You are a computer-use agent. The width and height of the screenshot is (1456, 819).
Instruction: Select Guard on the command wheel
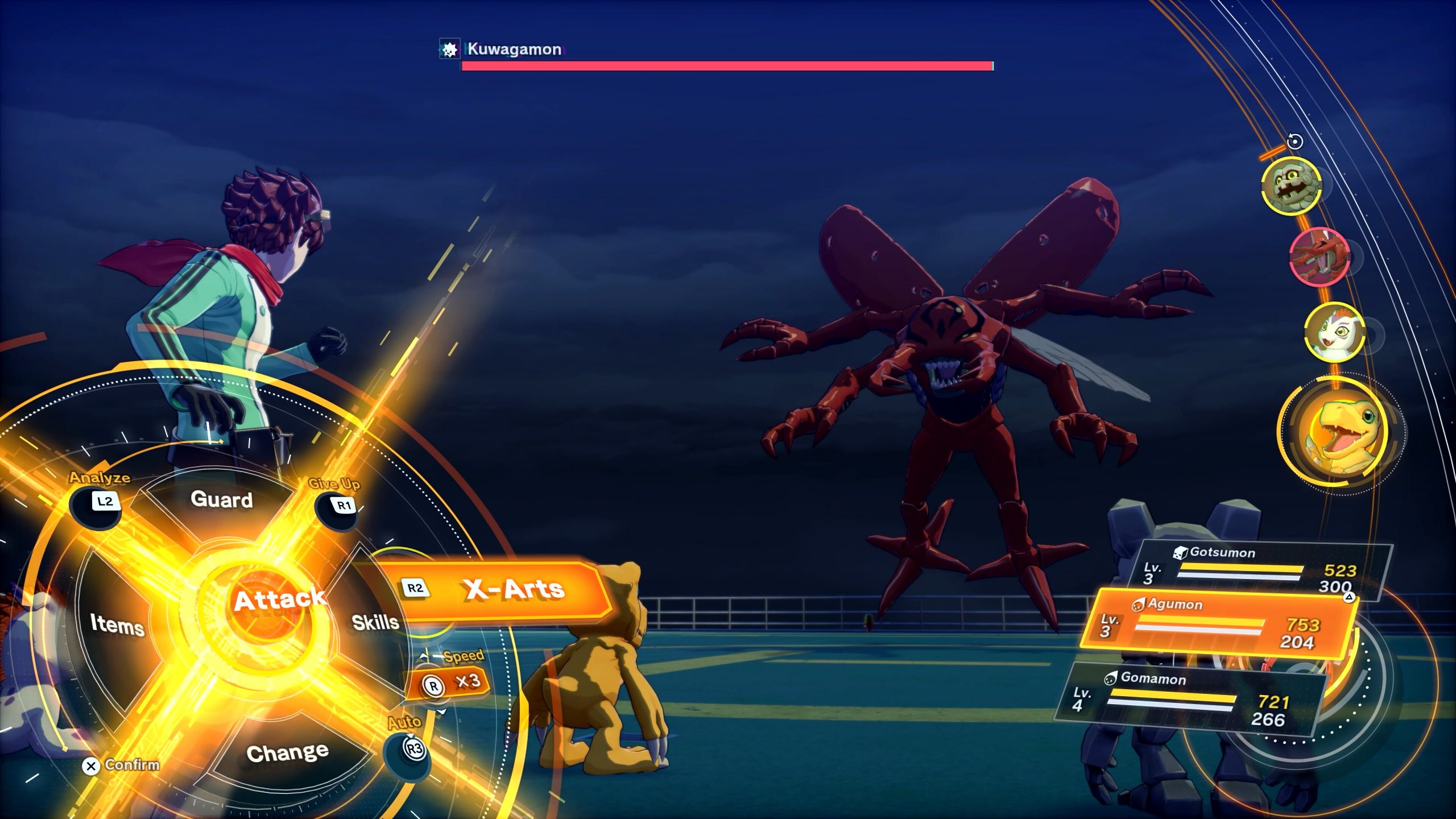[222, 500]
